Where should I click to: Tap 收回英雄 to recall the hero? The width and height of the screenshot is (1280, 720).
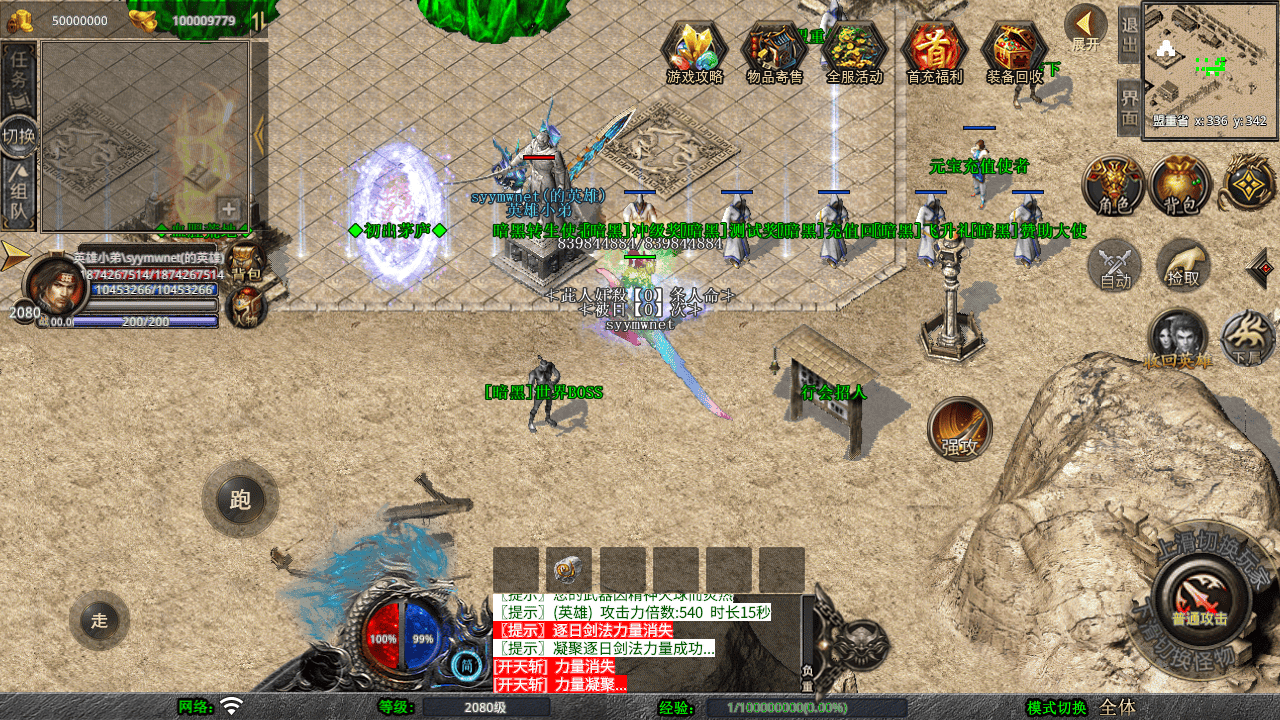[x=1178, y=340]
